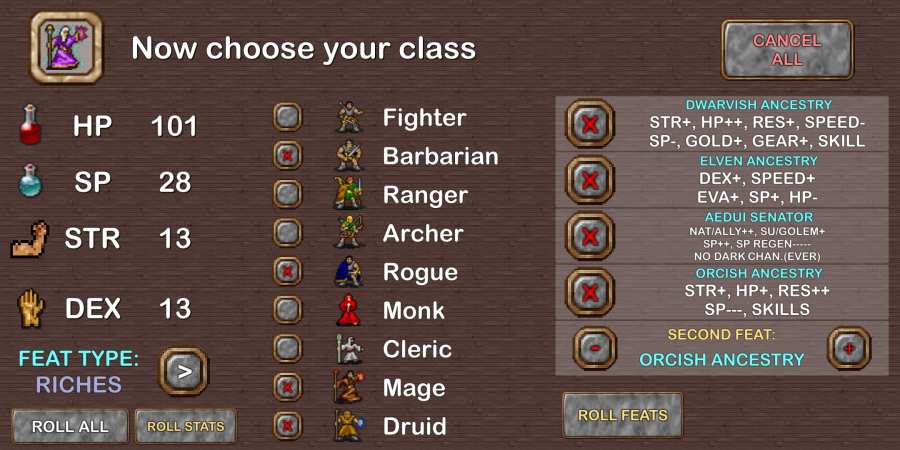The width and height of the screenshot is (900, 450).
Task: Cycle to the next feat type
Action: (x=184, y=371)
